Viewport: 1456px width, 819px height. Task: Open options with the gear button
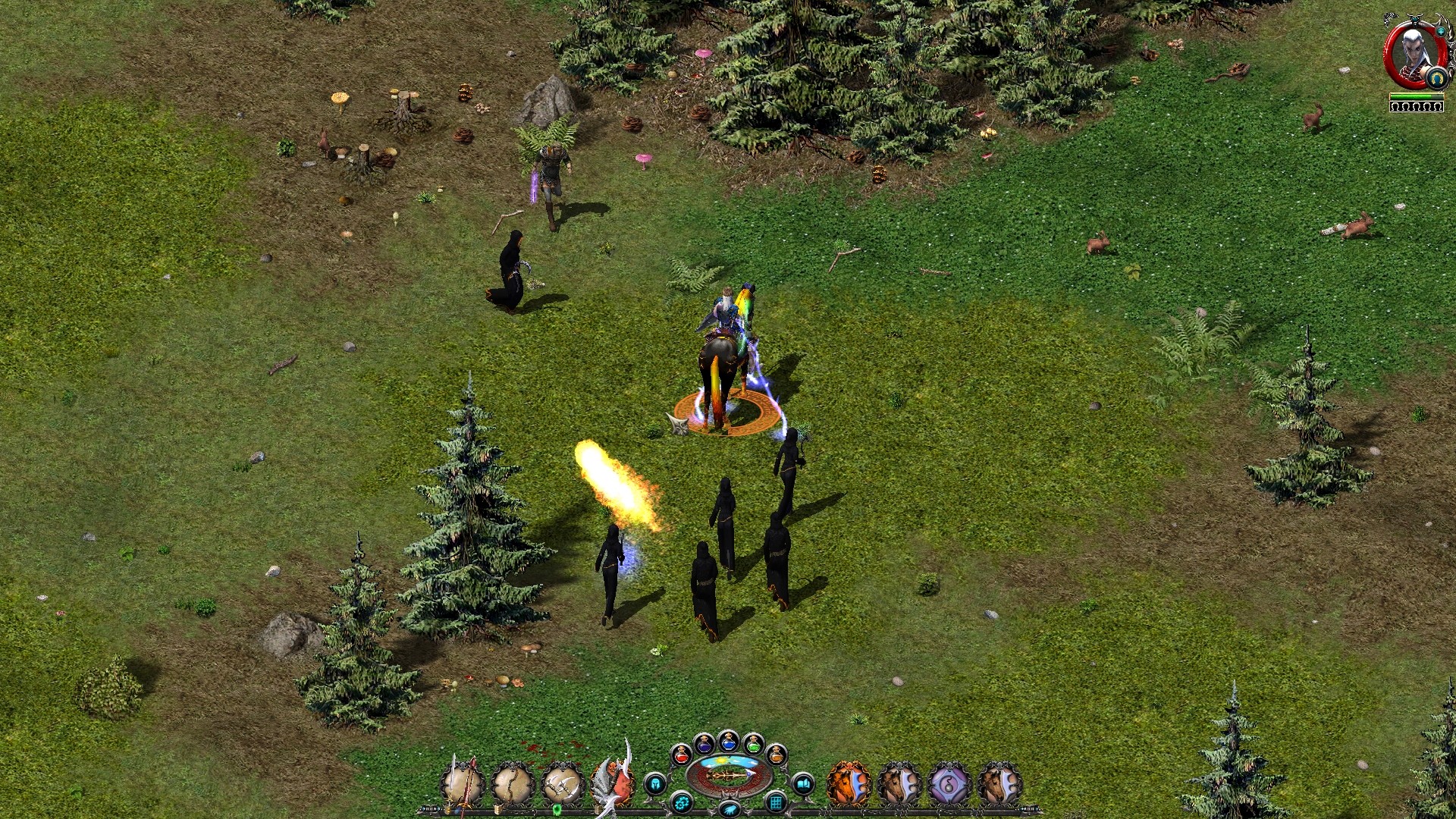pyautogui.click(x=682, y=802)
